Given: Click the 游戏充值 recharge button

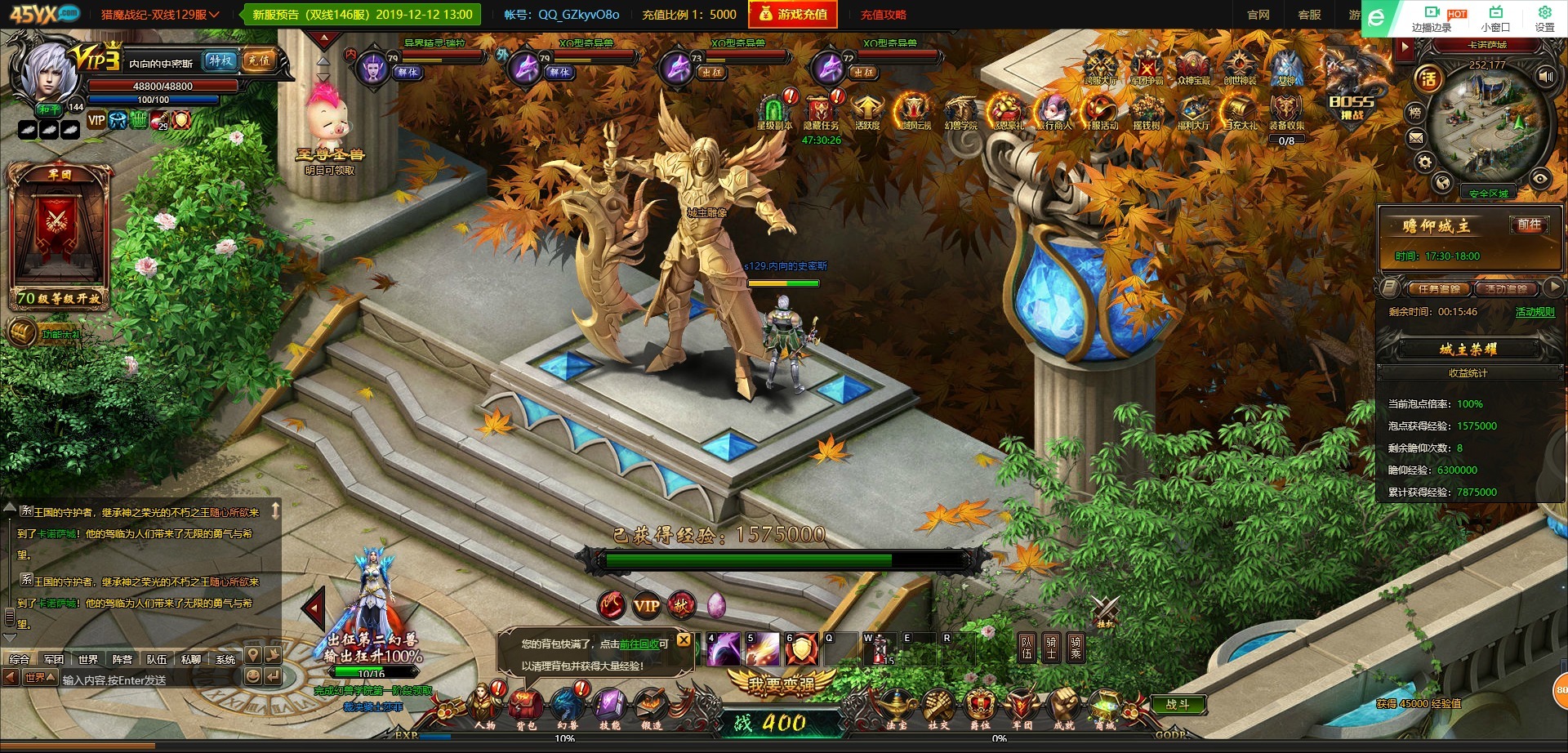Looking at the screenshot, I should (x=793, y=15).
